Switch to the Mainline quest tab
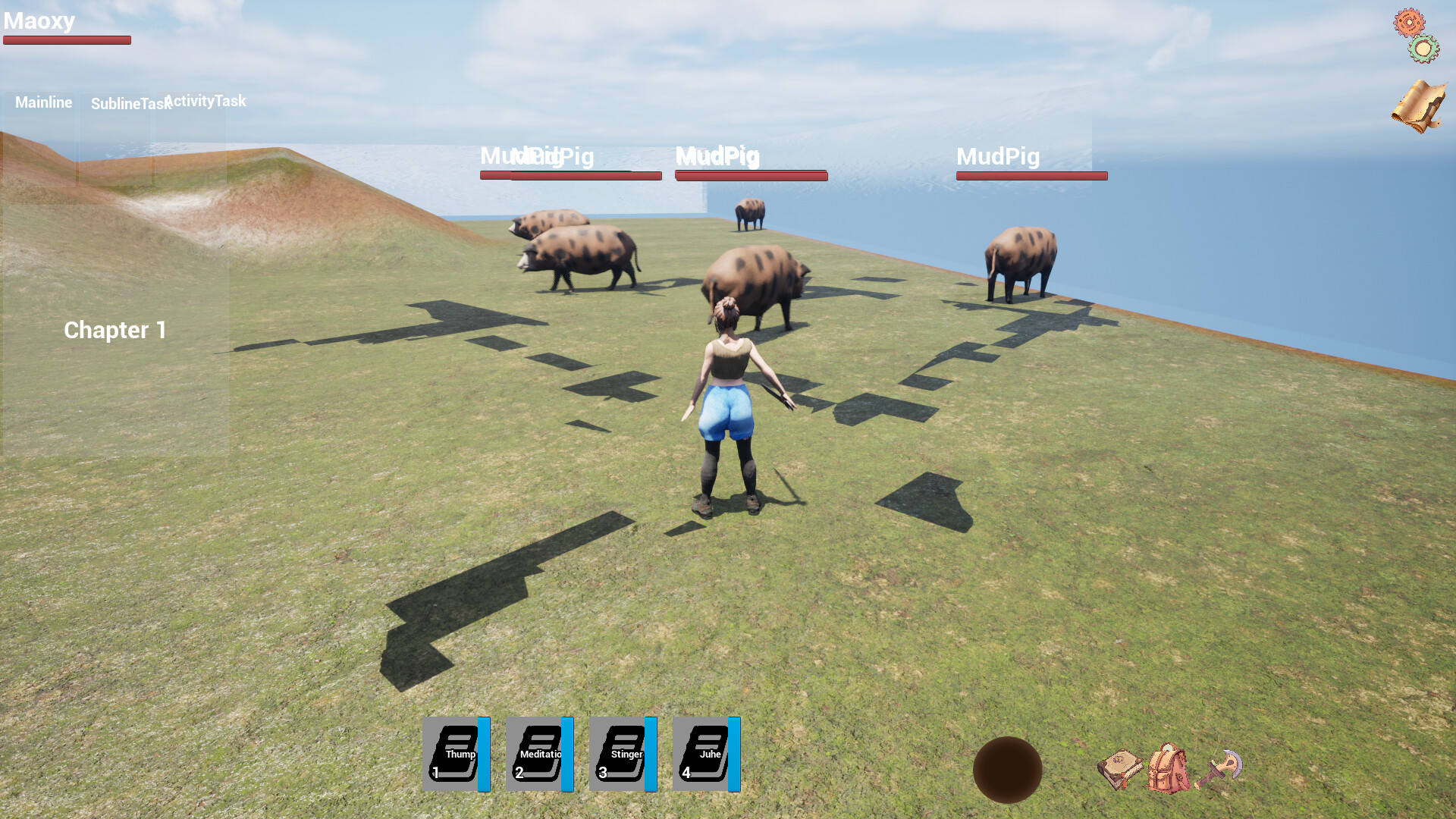Screen dimensions: 1456x819 click(x=43, y=102)
